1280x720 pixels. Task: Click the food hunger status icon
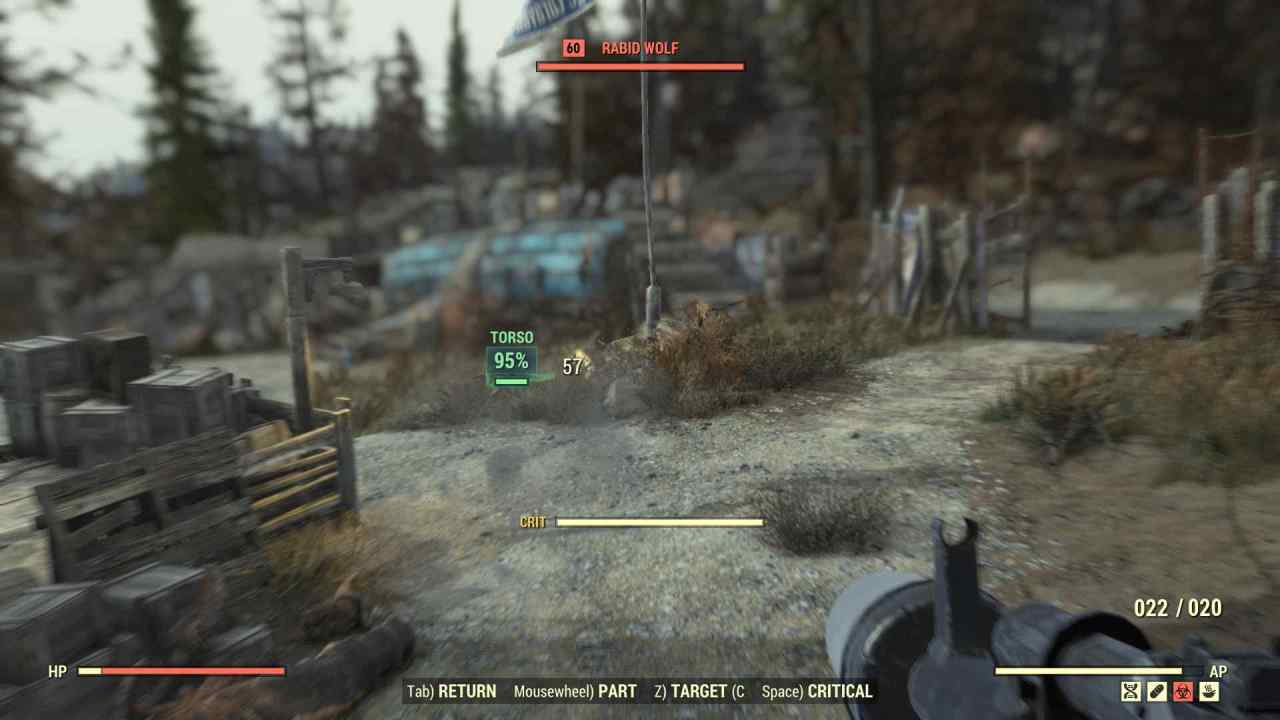pos(1209,692)
